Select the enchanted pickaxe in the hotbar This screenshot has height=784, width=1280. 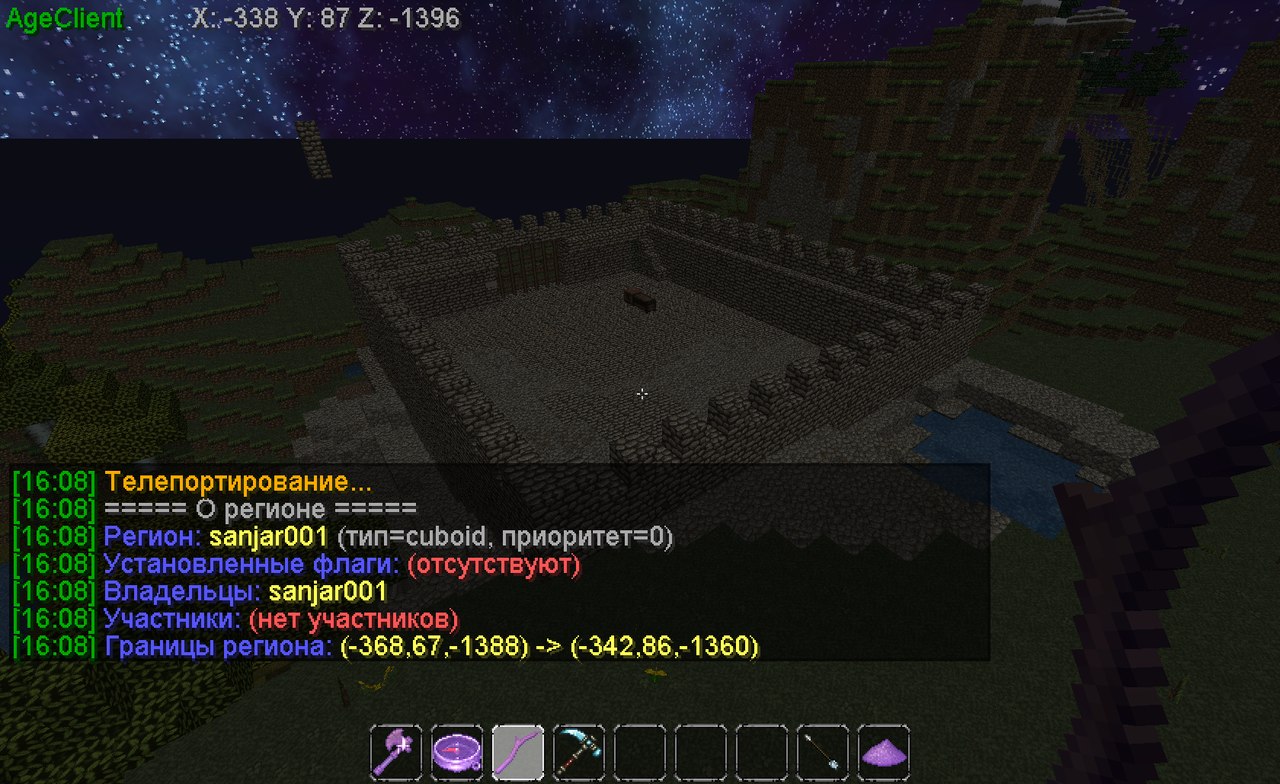tap(578, 749)
